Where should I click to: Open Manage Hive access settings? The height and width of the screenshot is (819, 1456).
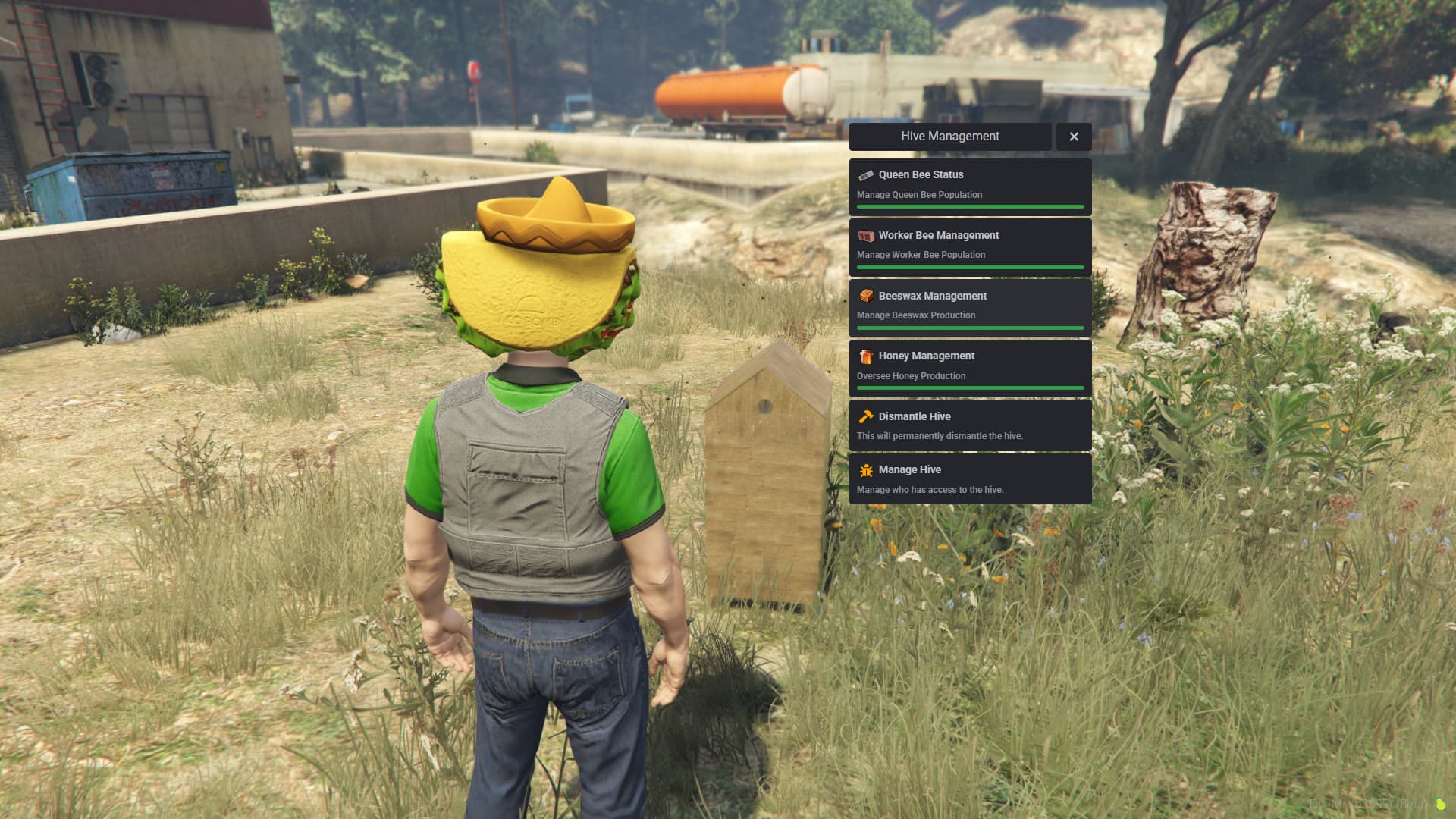pos(970,479)
